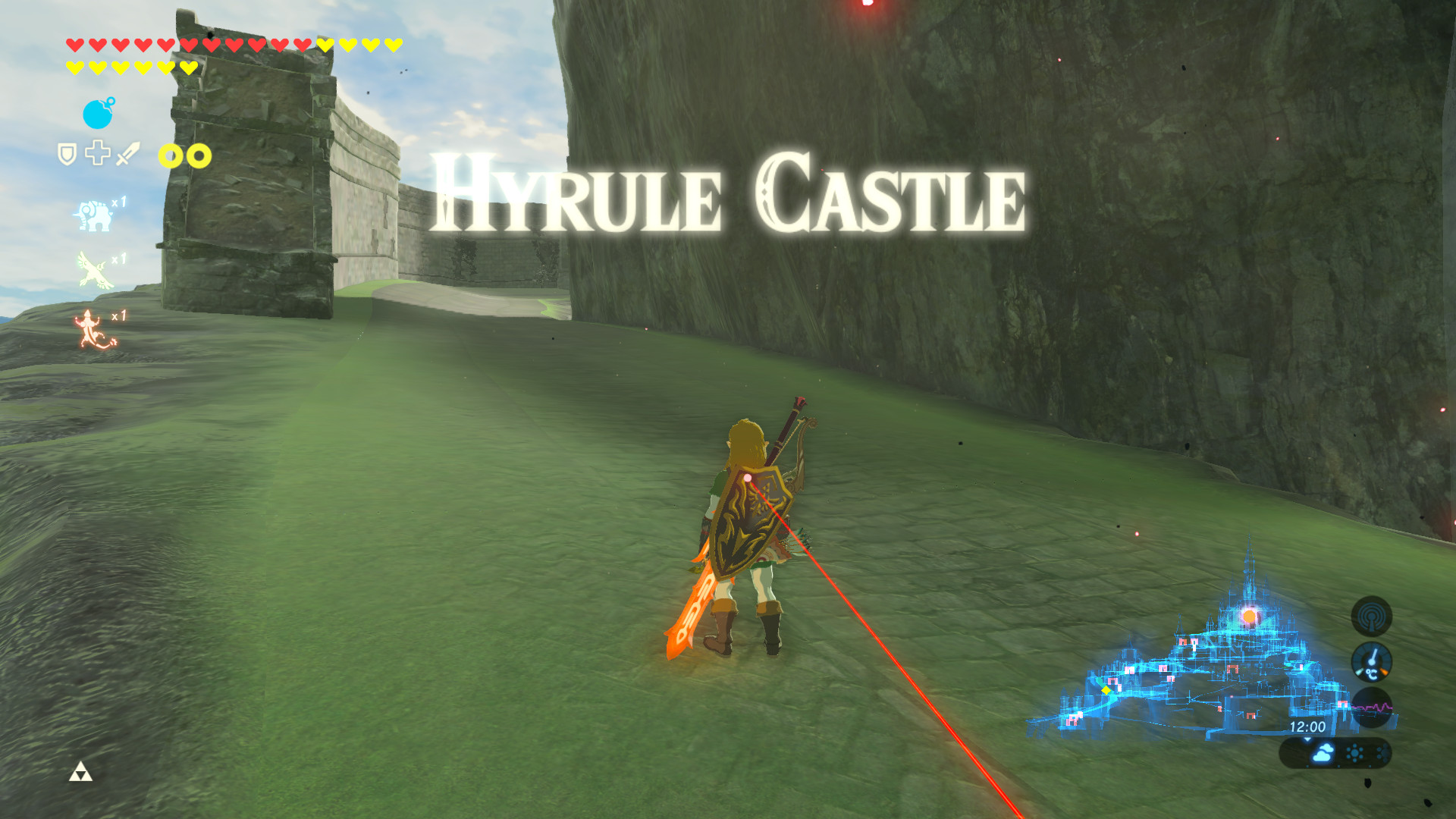Select the Remote Bomb rune icon
This screenshot has width=1456, height=819.
pyautogui.click(x=97, y=113)
